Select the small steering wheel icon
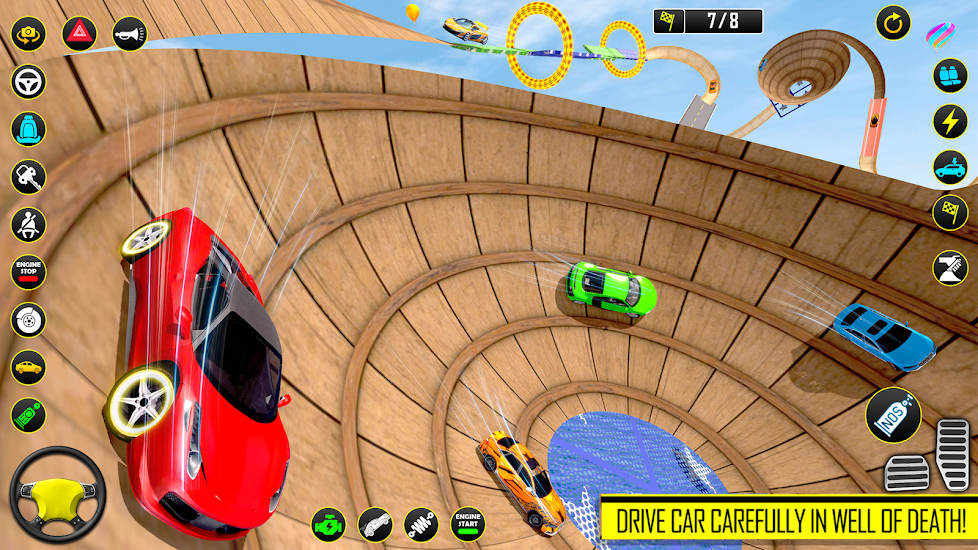The width and height of the screenshot is (978, 550). click(x=28, y=81)
